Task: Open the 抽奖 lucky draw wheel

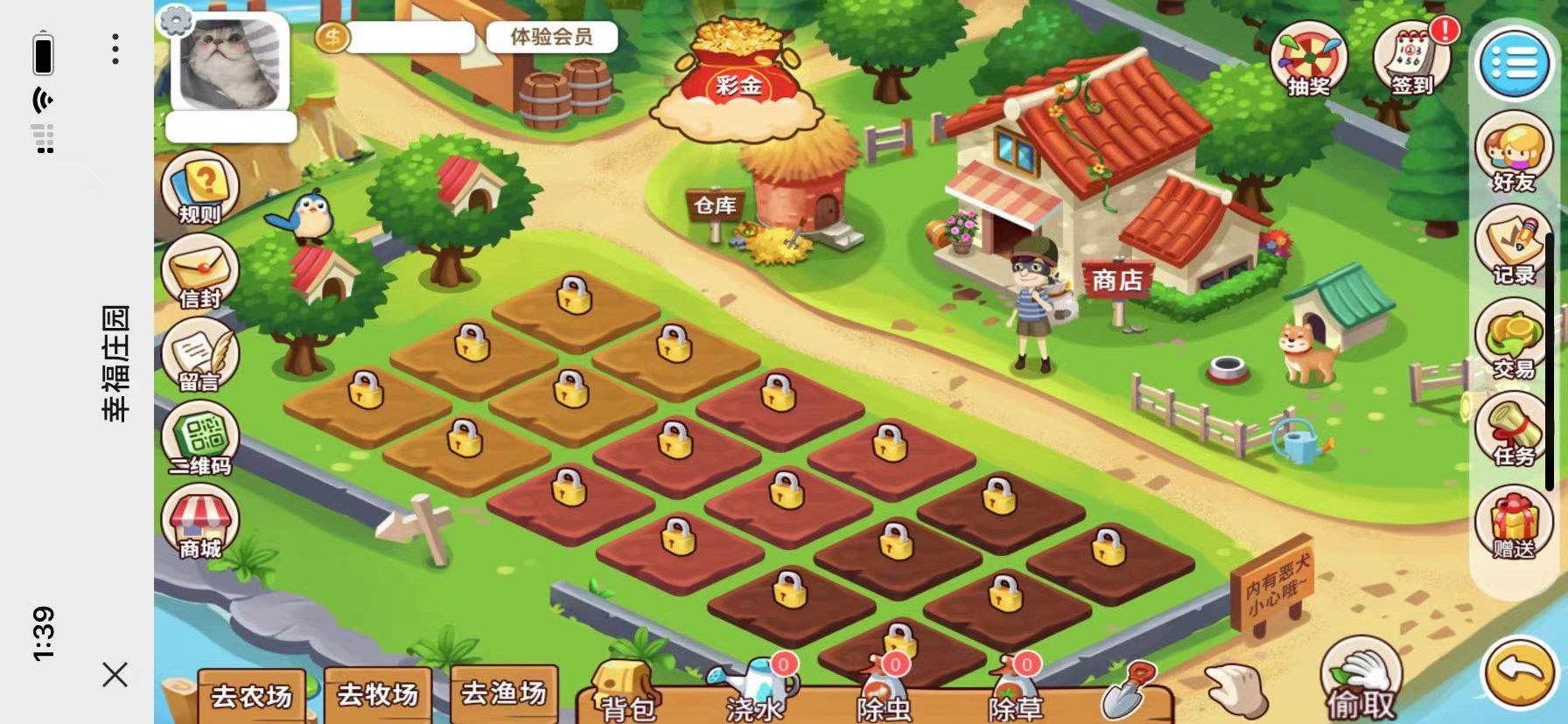Action: click(1309, 59)
